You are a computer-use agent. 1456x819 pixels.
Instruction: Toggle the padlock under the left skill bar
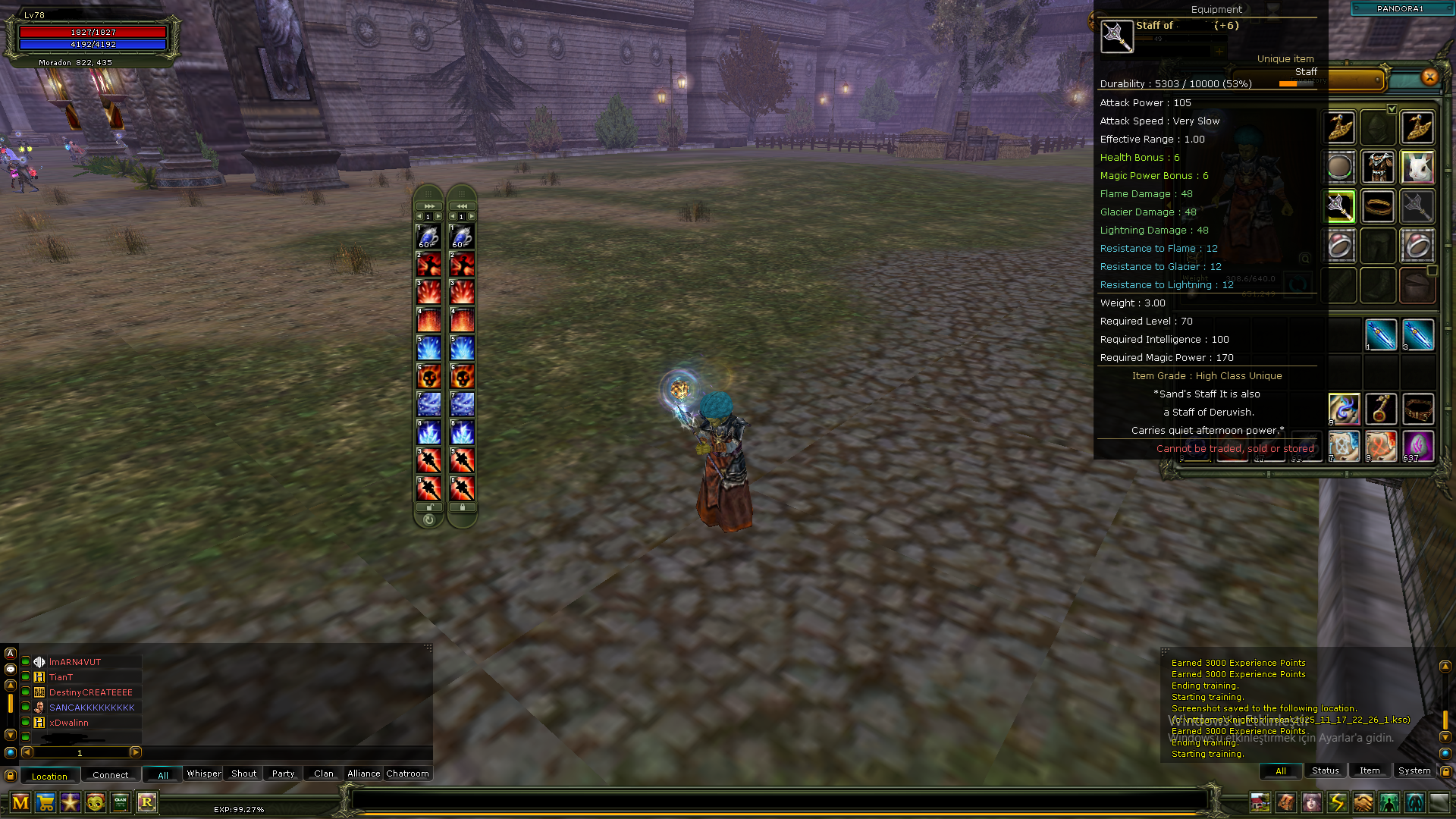click(429, 507)
